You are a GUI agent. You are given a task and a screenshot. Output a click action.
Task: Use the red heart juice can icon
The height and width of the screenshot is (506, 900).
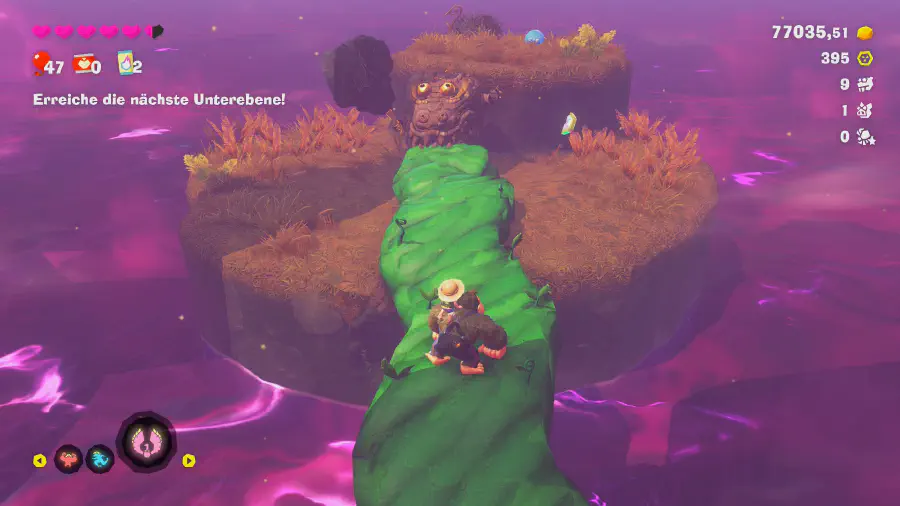83,65
